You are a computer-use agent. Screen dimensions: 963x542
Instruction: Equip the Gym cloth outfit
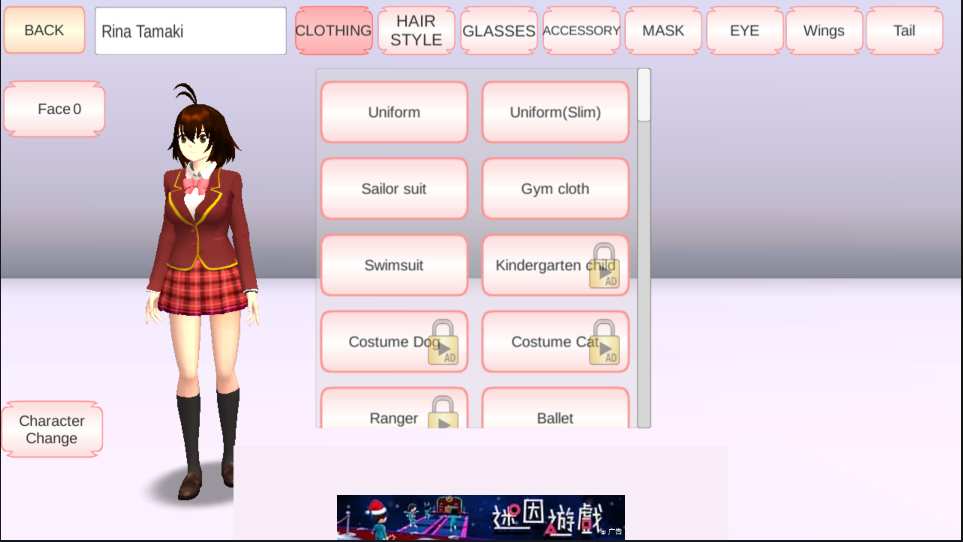point(555,188)
